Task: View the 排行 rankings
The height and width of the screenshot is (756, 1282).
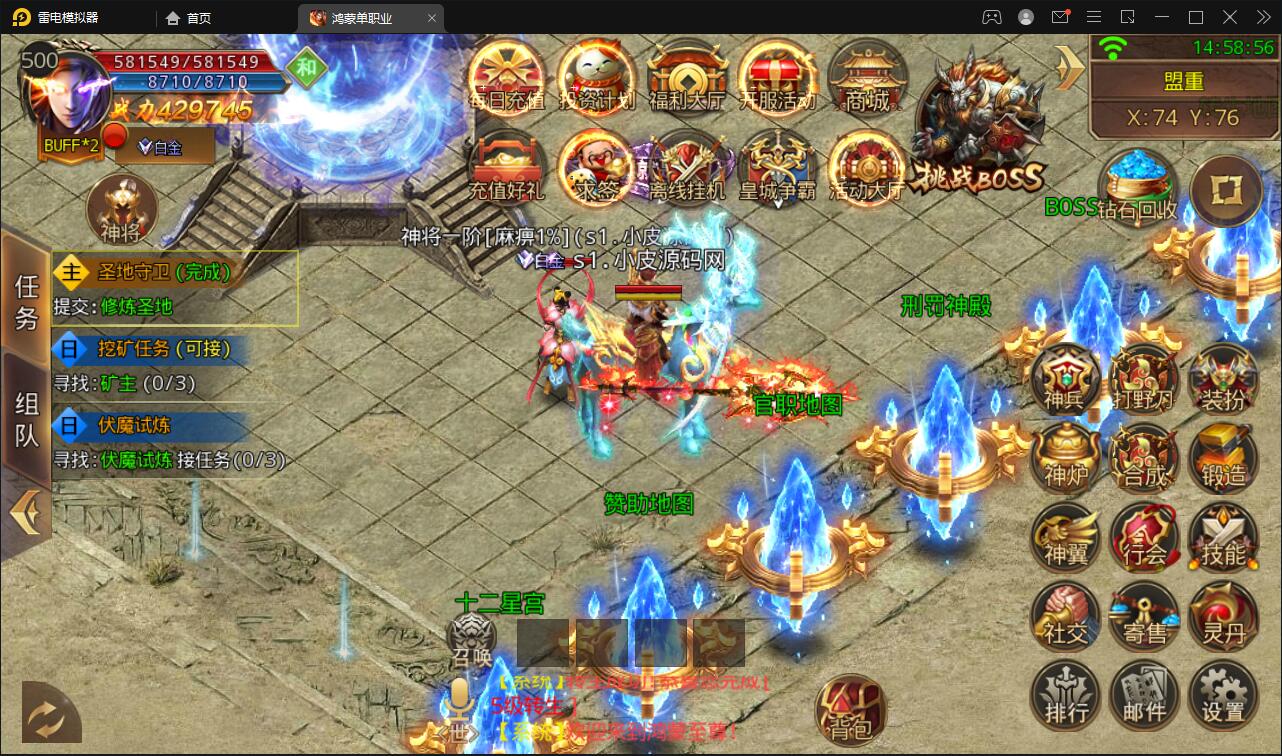Action: (x=1066, y=694)
